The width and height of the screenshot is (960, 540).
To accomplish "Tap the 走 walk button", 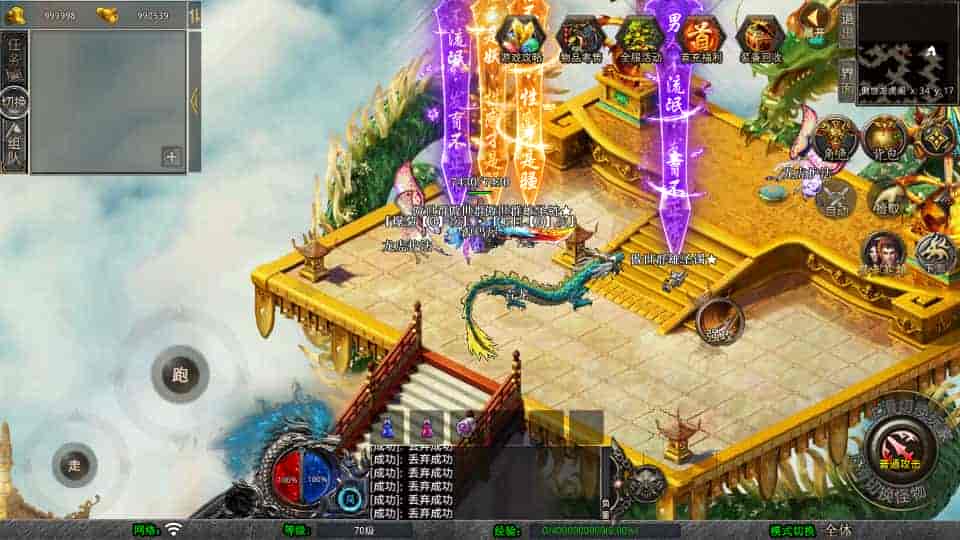I will tap(75, 464).
